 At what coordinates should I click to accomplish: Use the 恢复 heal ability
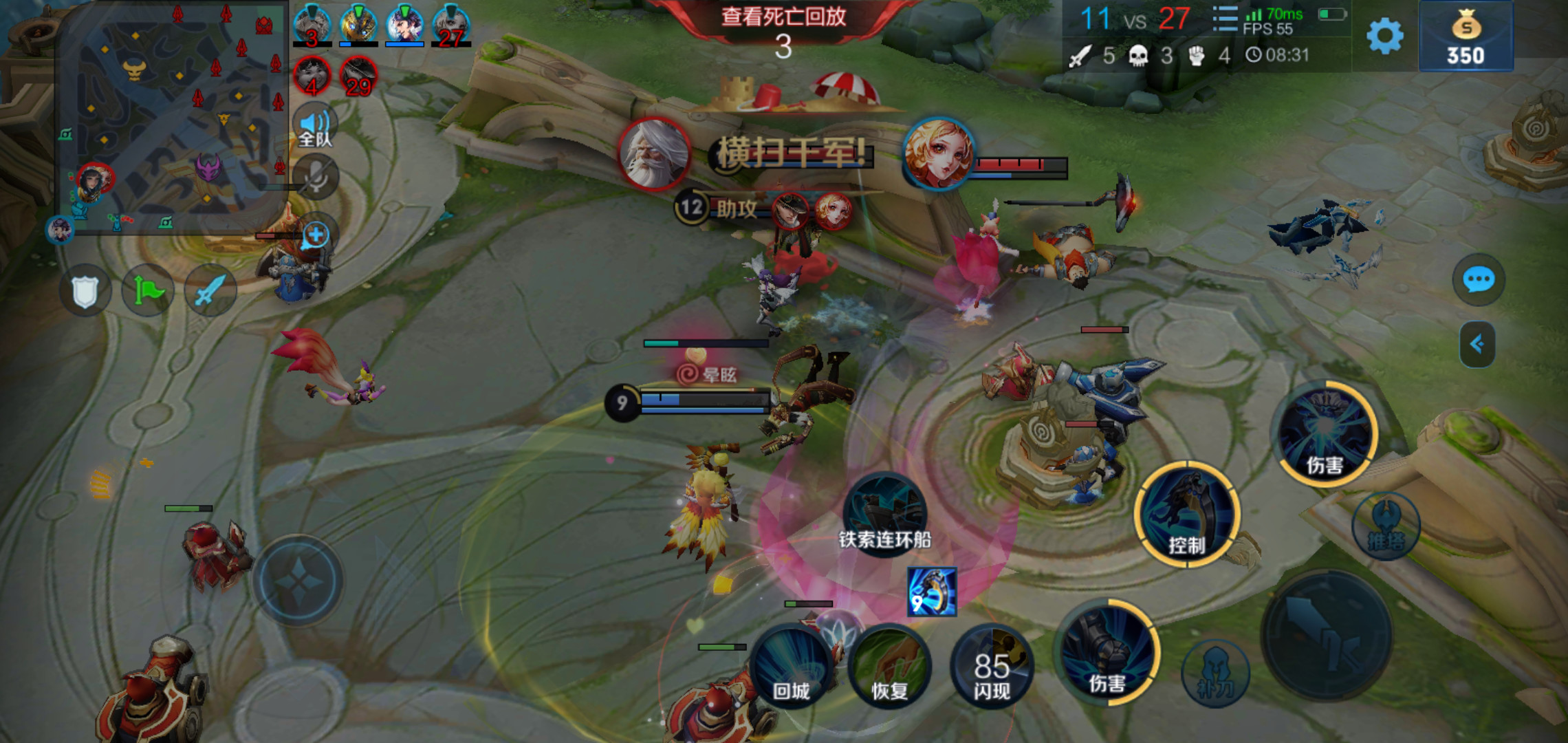click(889, 667)
